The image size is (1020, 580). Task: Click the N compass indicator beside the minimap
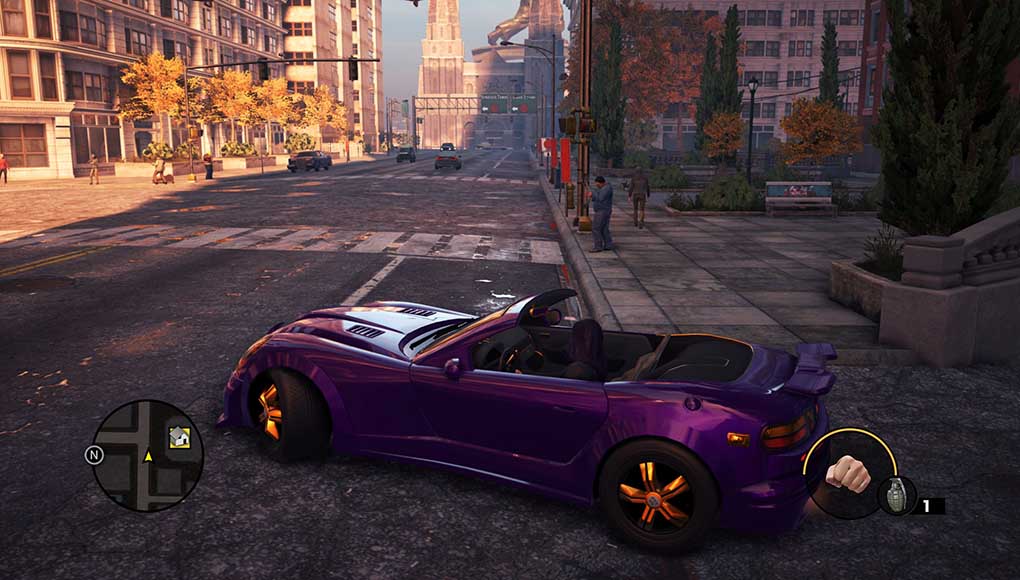point(94,455)
